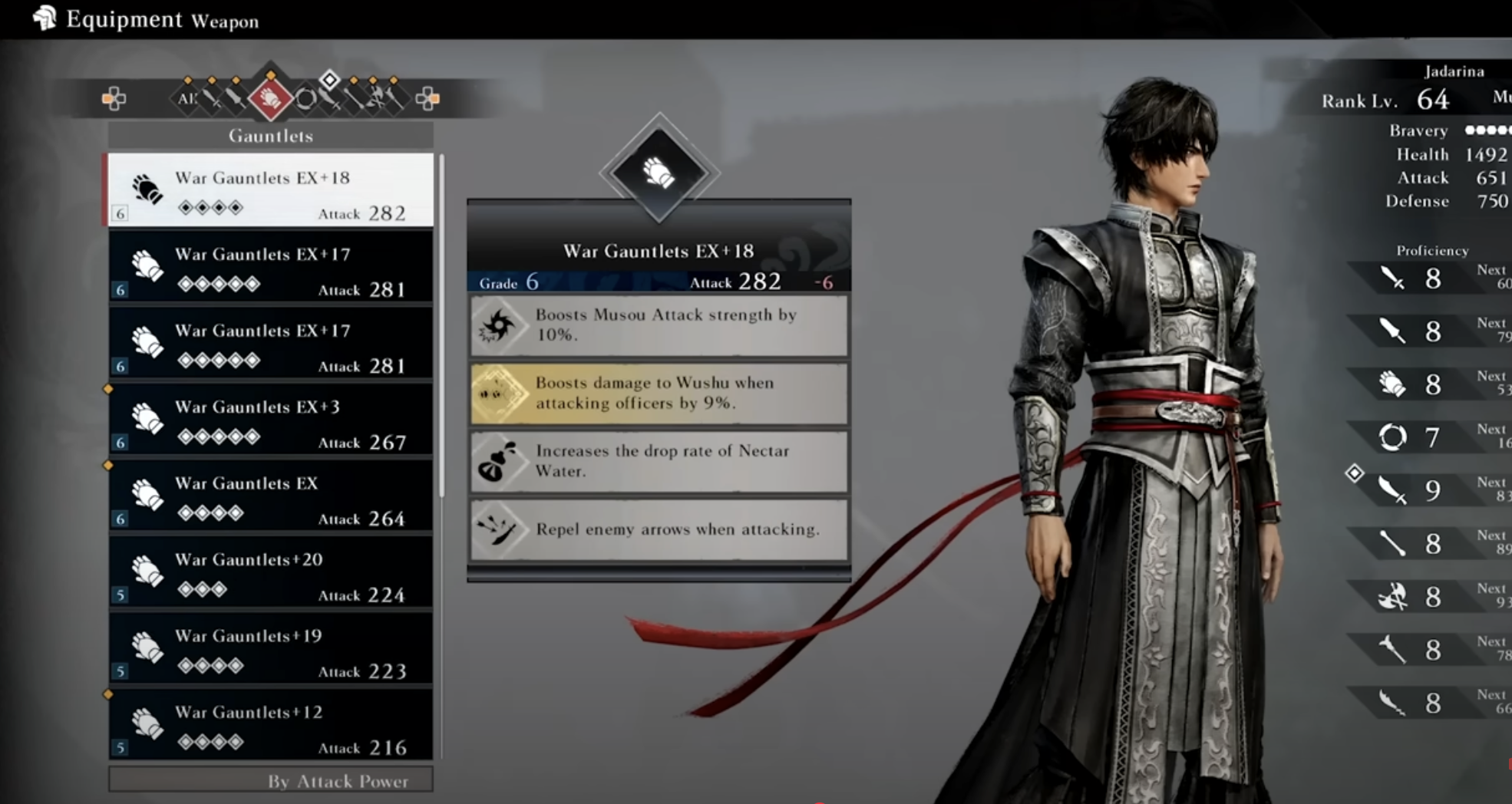This screenshot has width=1512, height=804.
Task: Click the highlighted Wushu damage boost perk
Action: tap(659, 394)
